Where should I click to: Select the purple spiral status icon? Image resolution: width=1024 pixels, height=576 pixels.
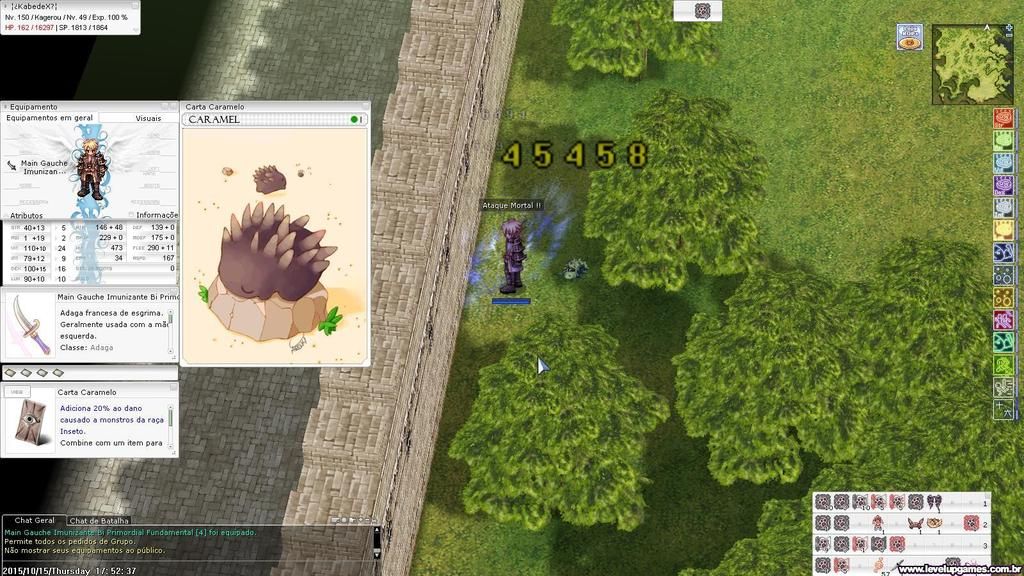(x=1004, y=185)
